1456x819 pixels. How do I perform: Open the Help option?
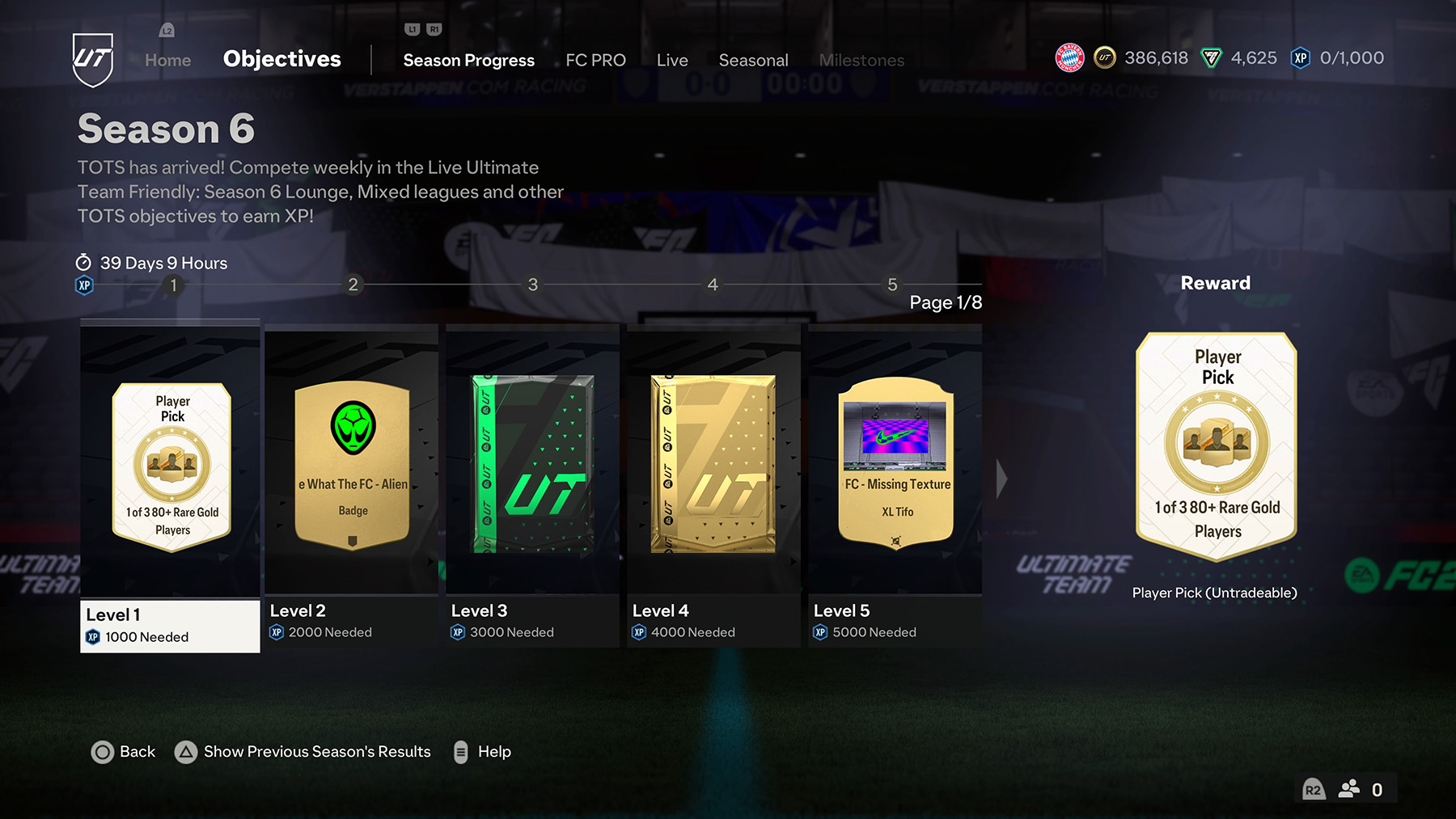494,751
